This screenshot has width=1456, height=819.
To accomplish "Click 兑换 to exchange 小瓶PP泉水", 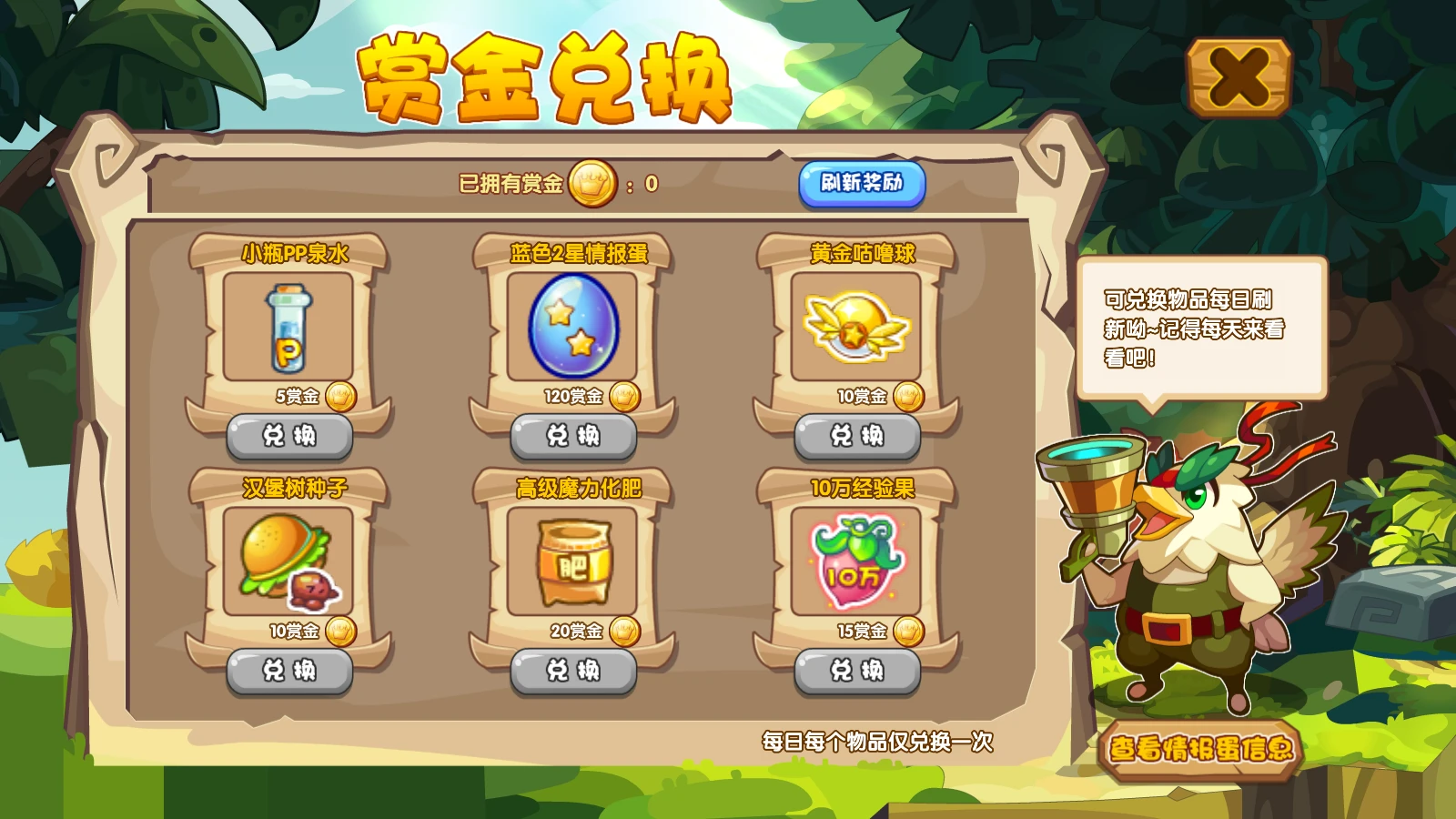I will coord(289,436).
